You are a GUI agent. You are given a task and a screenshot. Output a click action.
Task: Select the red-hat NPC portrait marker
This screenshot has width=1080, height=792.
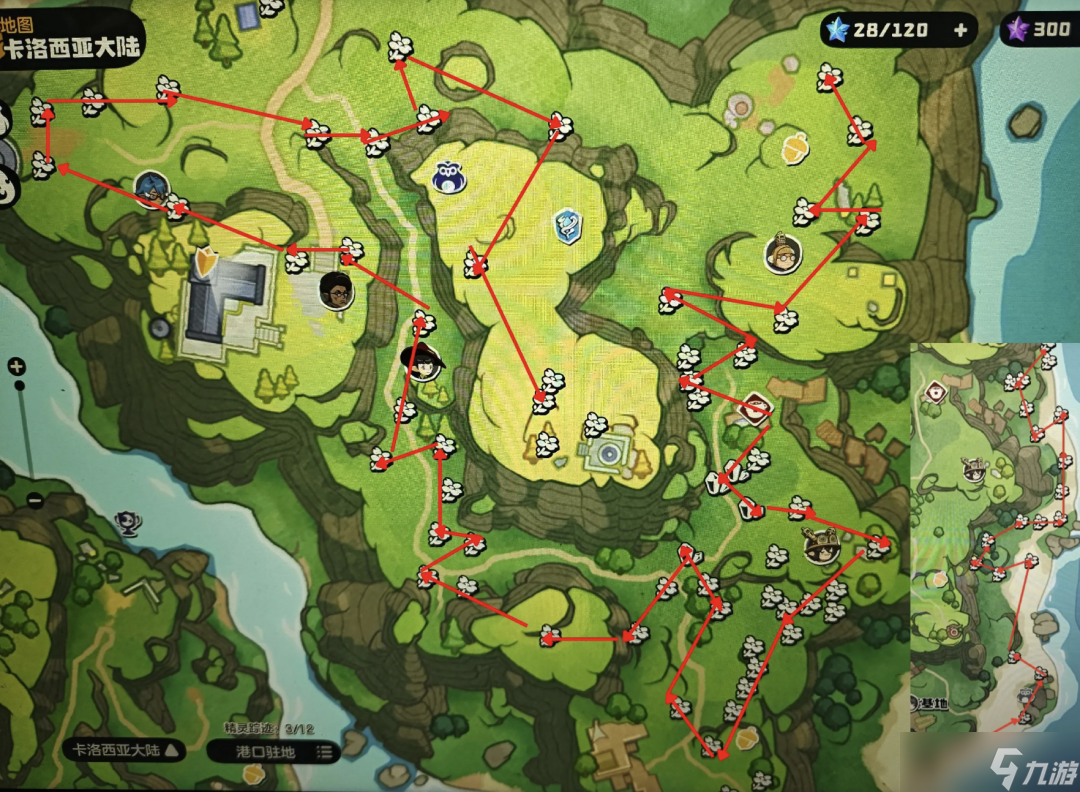(423, 362)
